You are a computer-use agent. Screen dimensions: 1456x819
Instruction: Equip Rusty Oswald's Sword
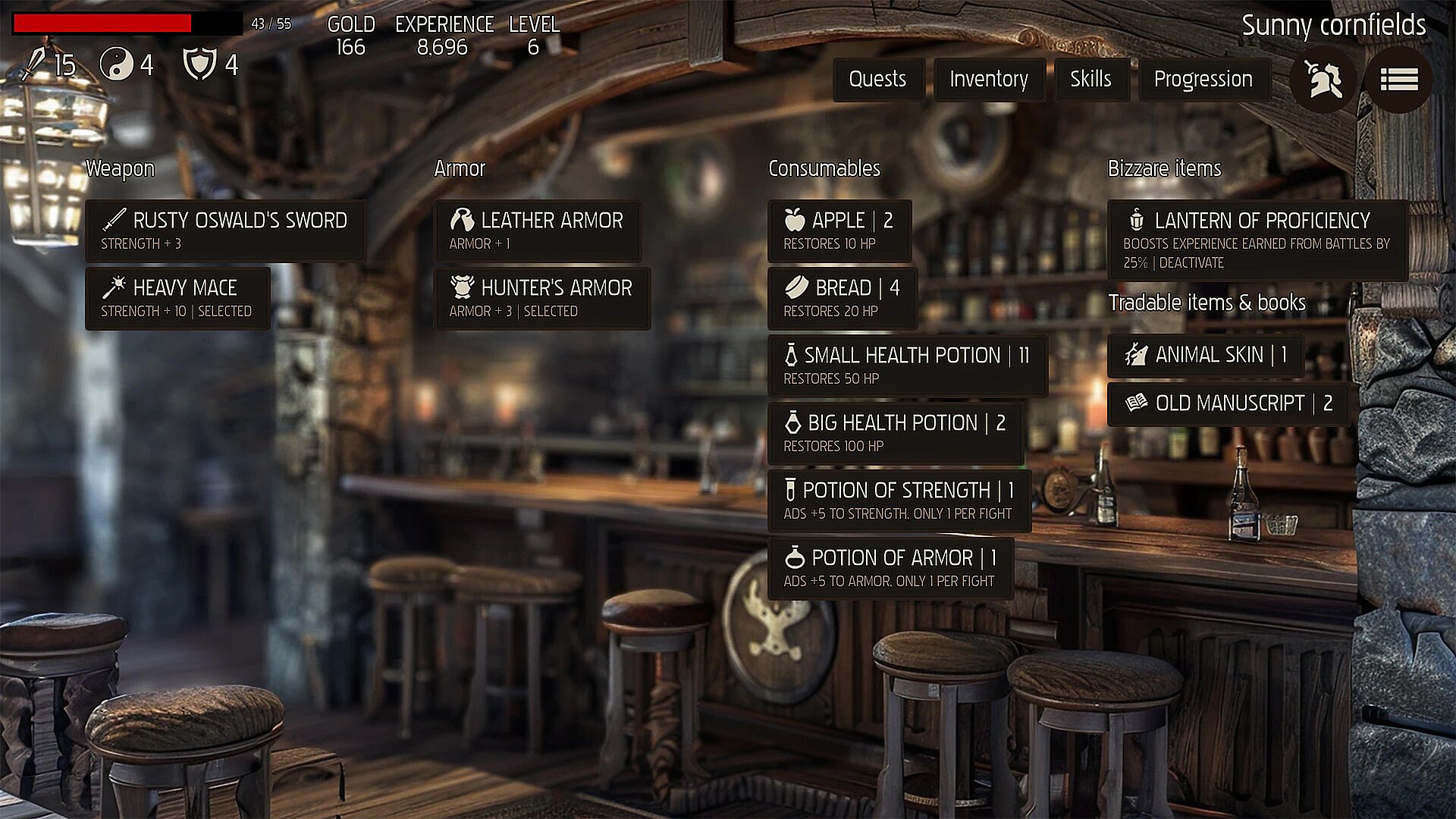(224, 231)
